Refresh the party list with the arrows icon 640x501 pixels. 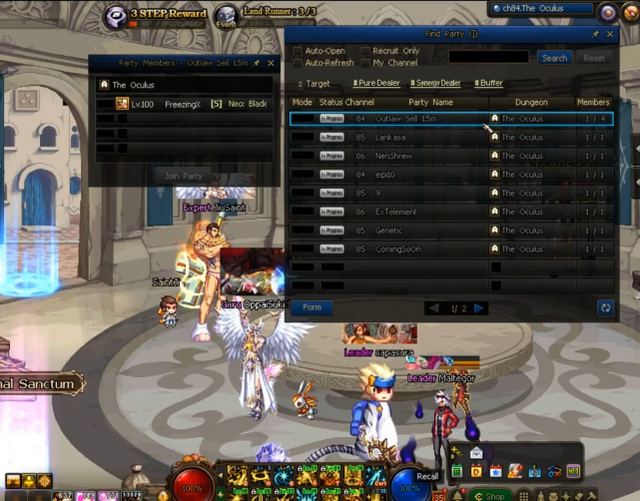[605, 308]
